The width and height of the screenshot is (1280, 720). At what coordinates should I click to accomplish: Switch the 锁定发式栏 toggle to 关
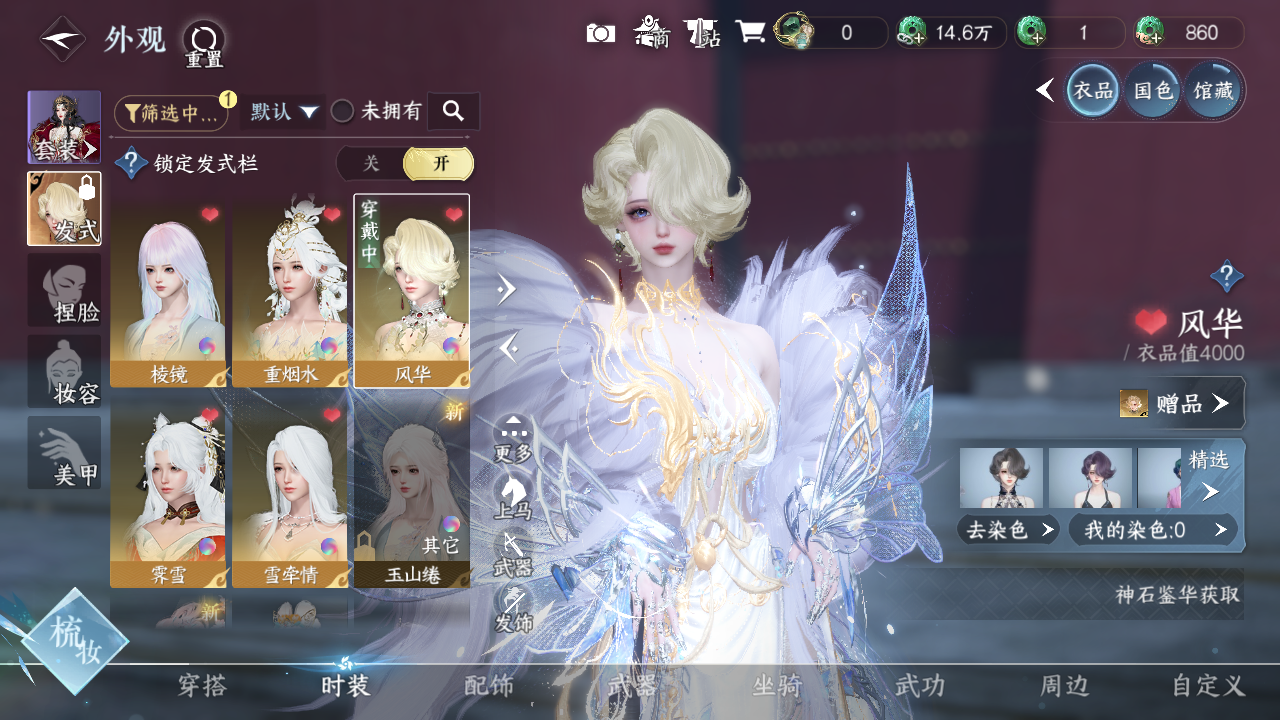pyautogui.click(x=371, y=164)
